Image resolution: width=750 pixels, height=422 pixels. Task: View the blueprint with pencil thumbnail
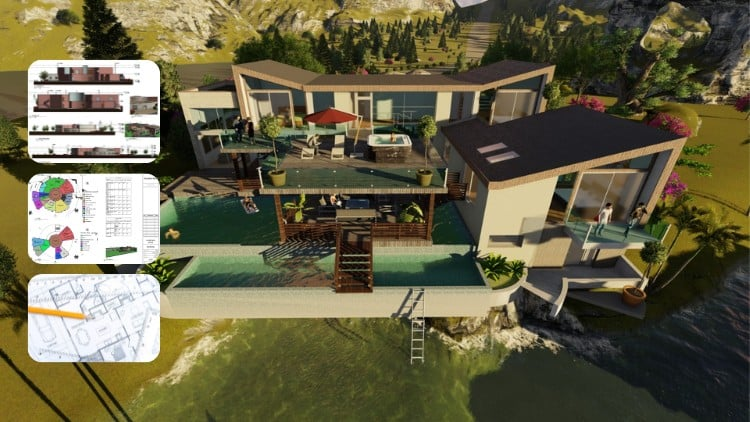(x=93, y=318)
